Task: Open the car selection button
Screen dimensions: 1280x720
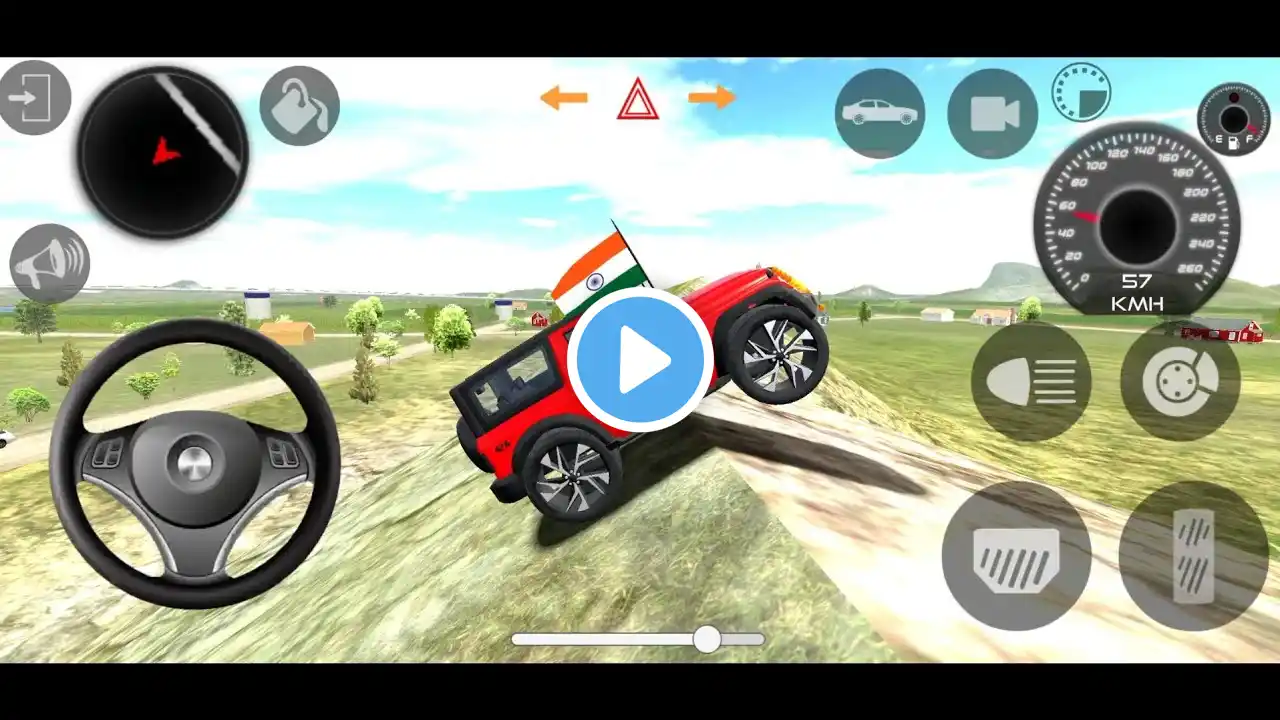Action: click(880, 113)
